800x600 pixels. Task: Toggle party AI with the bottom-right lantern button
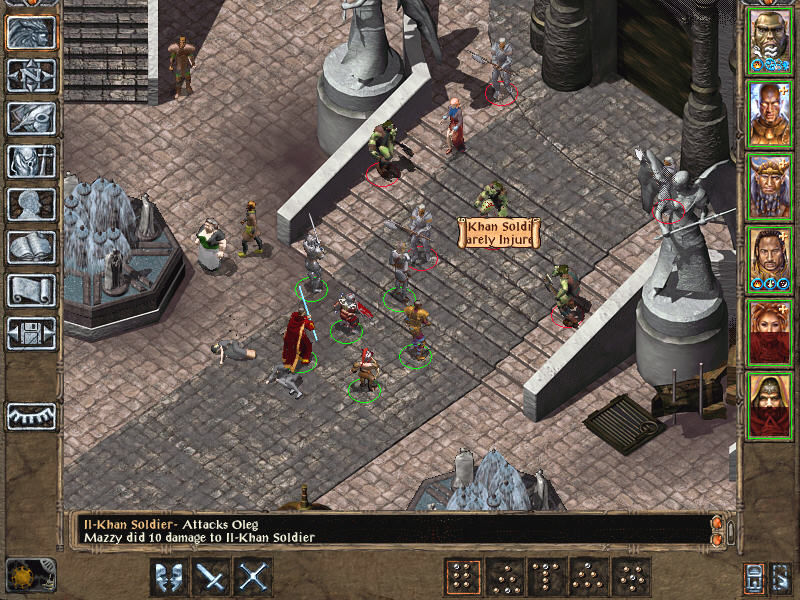[x=754, y=578]
